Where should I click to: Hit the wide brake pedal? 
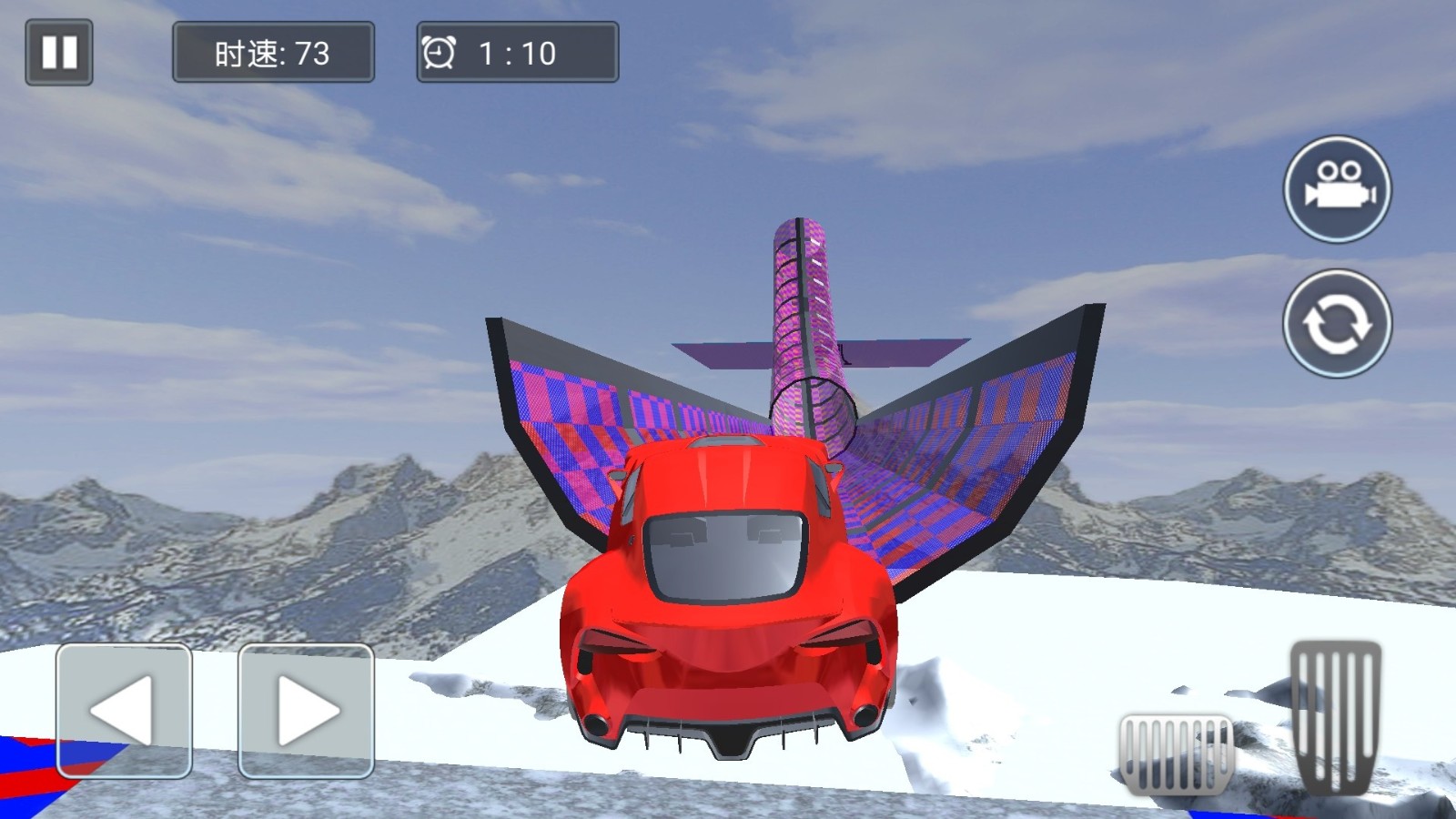pyautogui.click(x=1176, y=752)
